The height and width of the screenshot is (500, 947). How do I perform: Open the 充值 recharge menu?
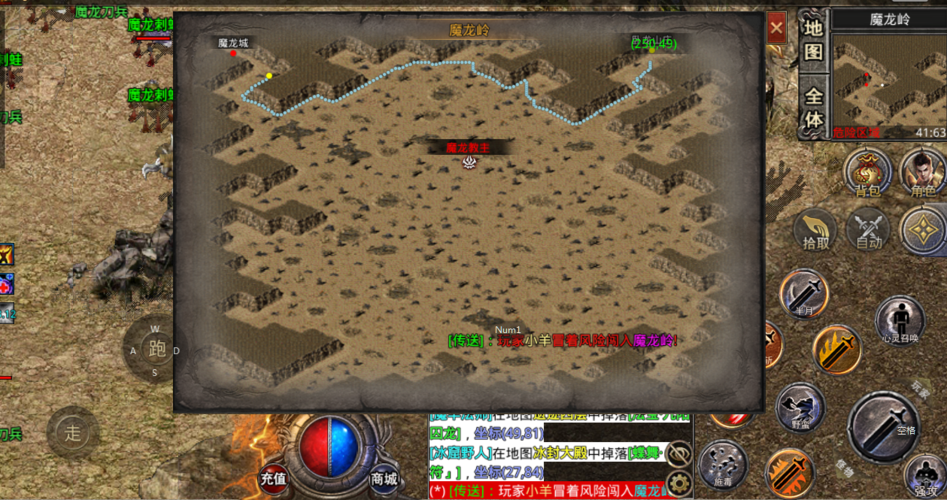(274, 478)
